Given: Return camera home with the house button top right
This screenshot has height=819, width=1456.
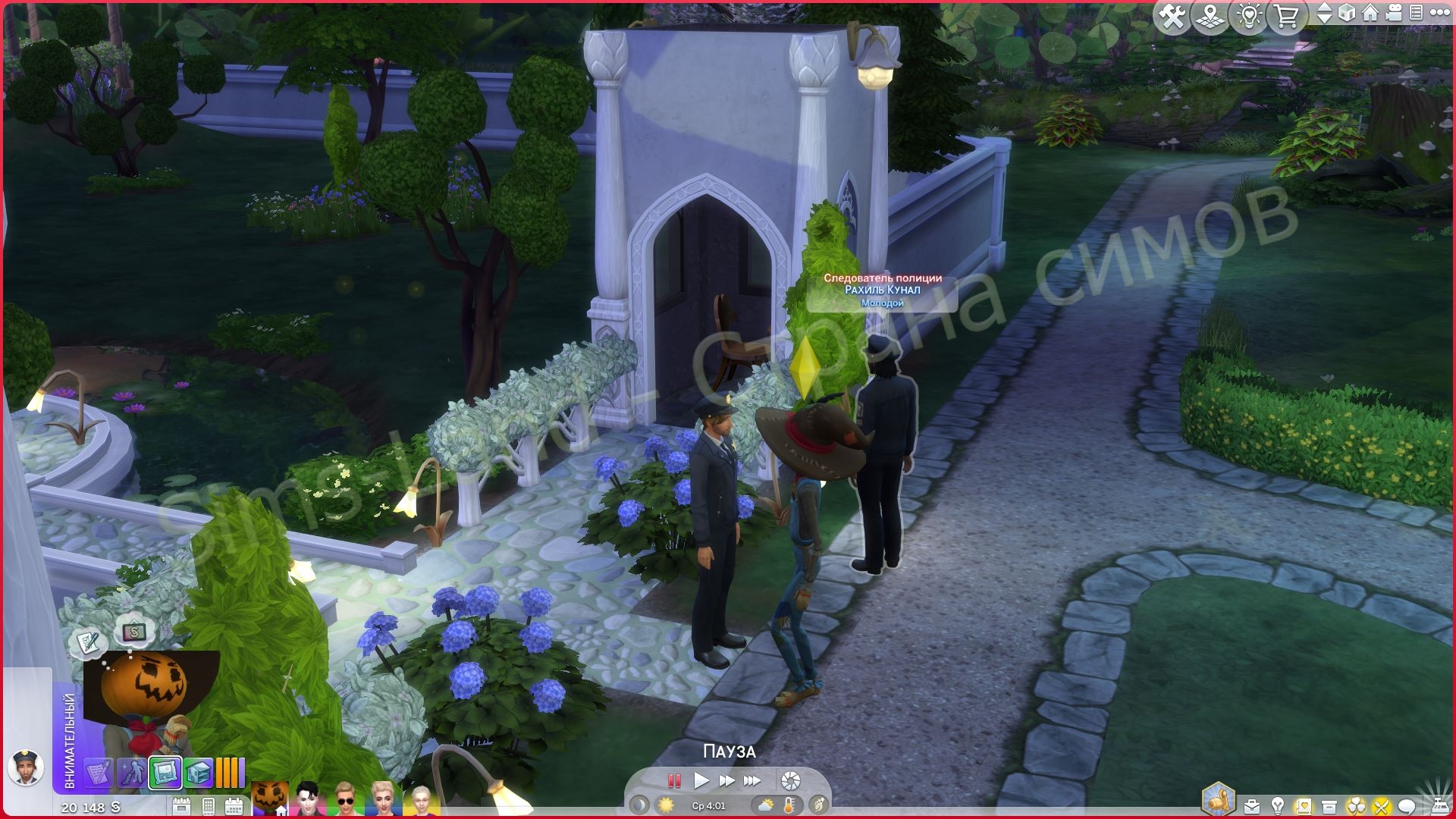Looking at the screenshot, I should click(x=1370, y=14).
